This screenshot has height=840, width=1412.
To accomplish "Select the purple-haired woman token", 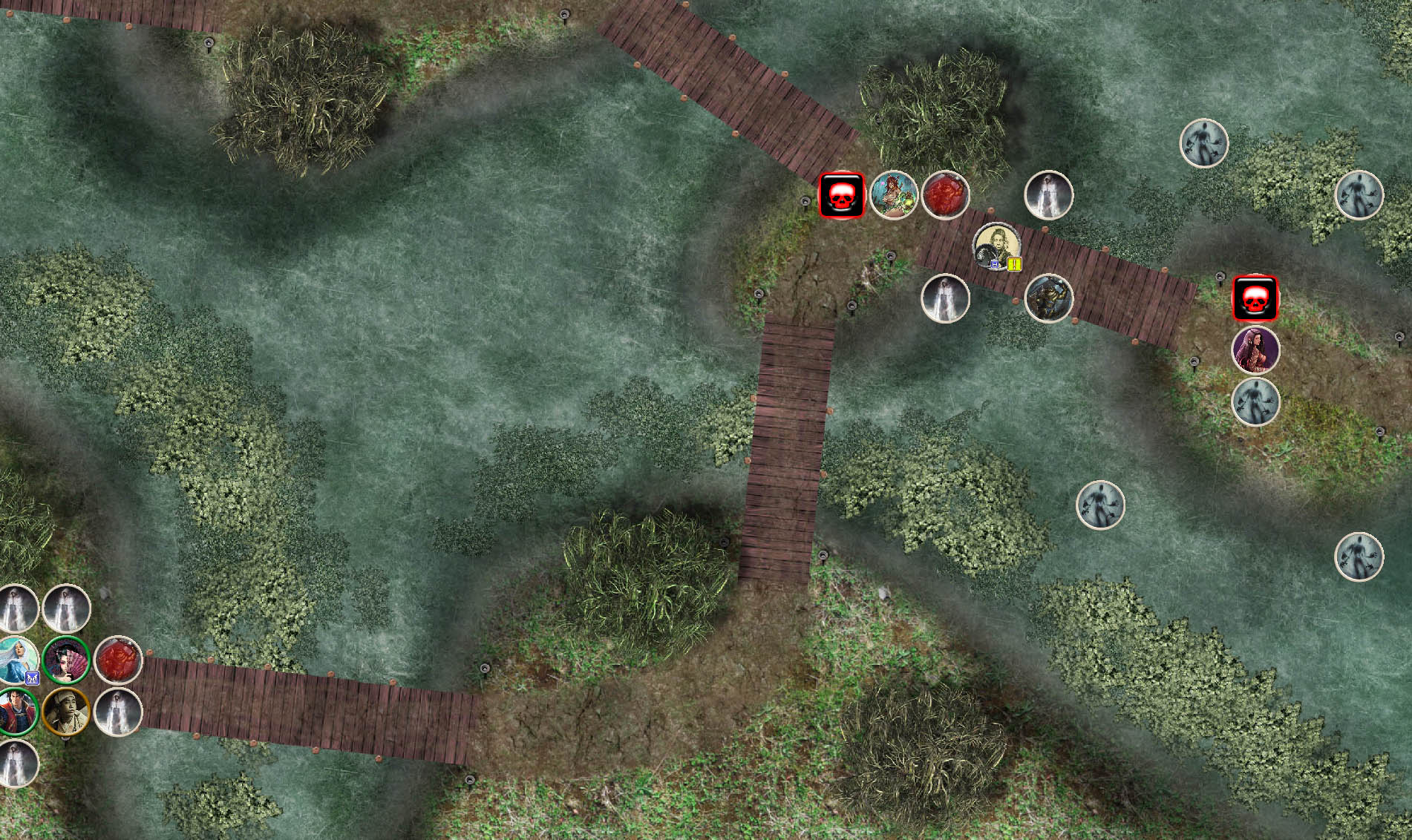I will pos(1255,350).
